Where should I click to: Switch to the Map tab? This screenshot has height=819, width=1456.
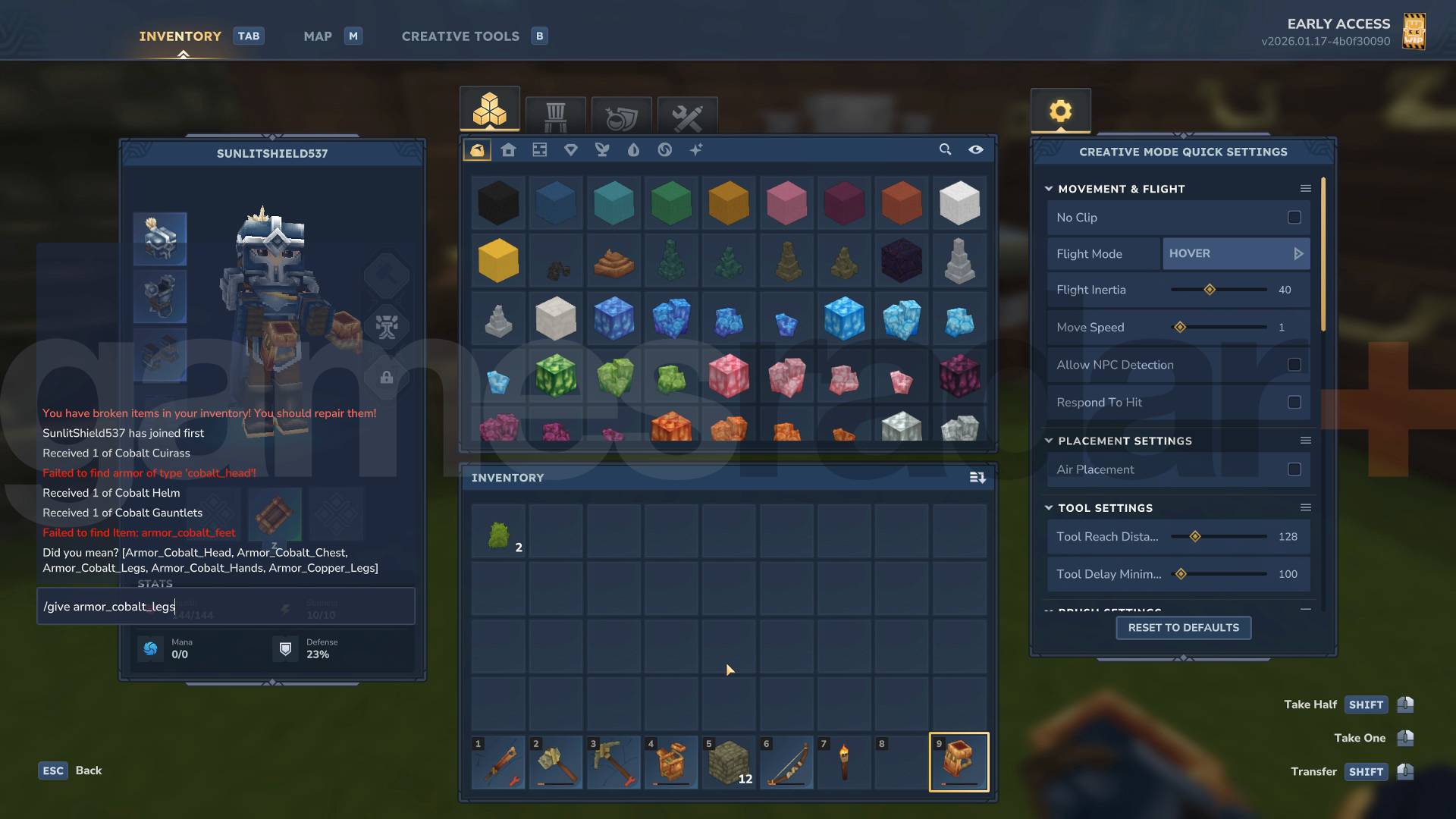coord(318,36)
